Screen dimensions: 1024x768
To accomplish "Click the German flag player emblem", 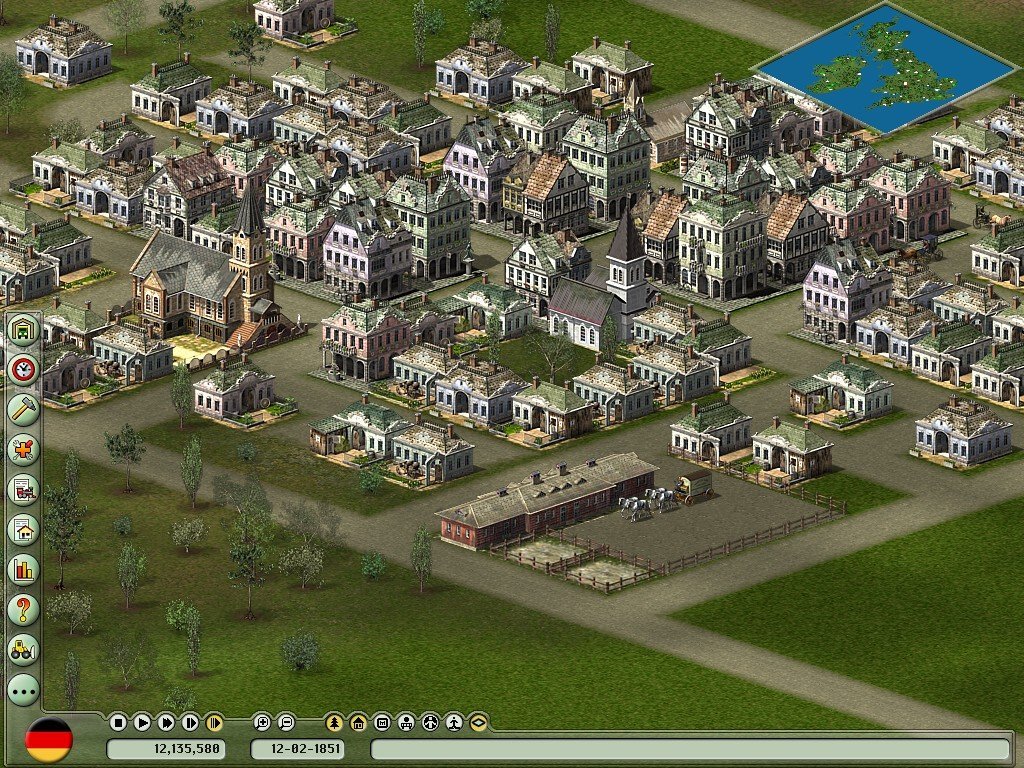I will pyautogui.click(x=49, y=740).
